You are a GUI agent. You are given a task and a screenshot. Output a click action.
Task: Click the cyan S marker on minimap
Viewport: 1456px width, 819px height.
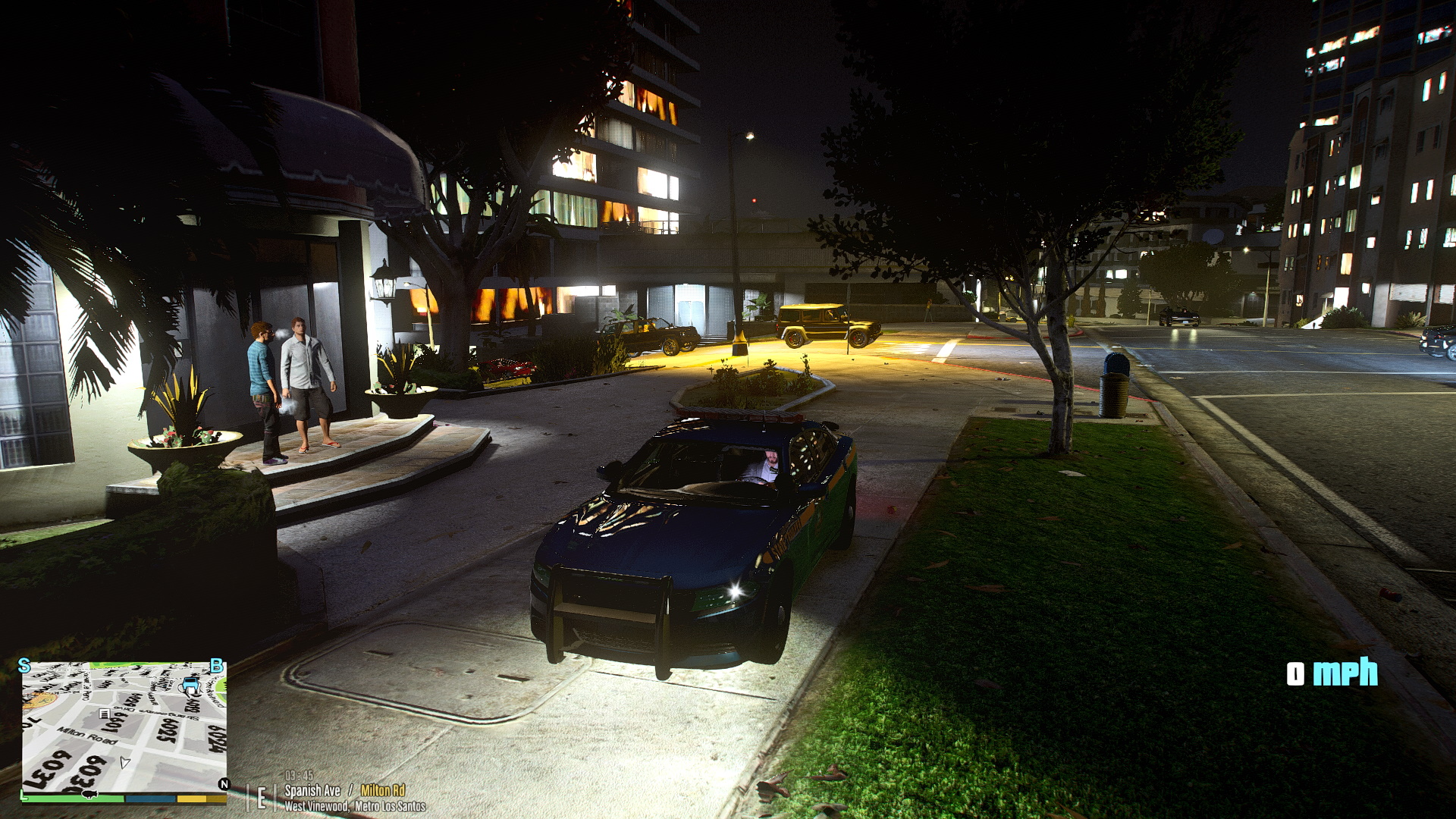pyautogui.click(x=24, y=666)
